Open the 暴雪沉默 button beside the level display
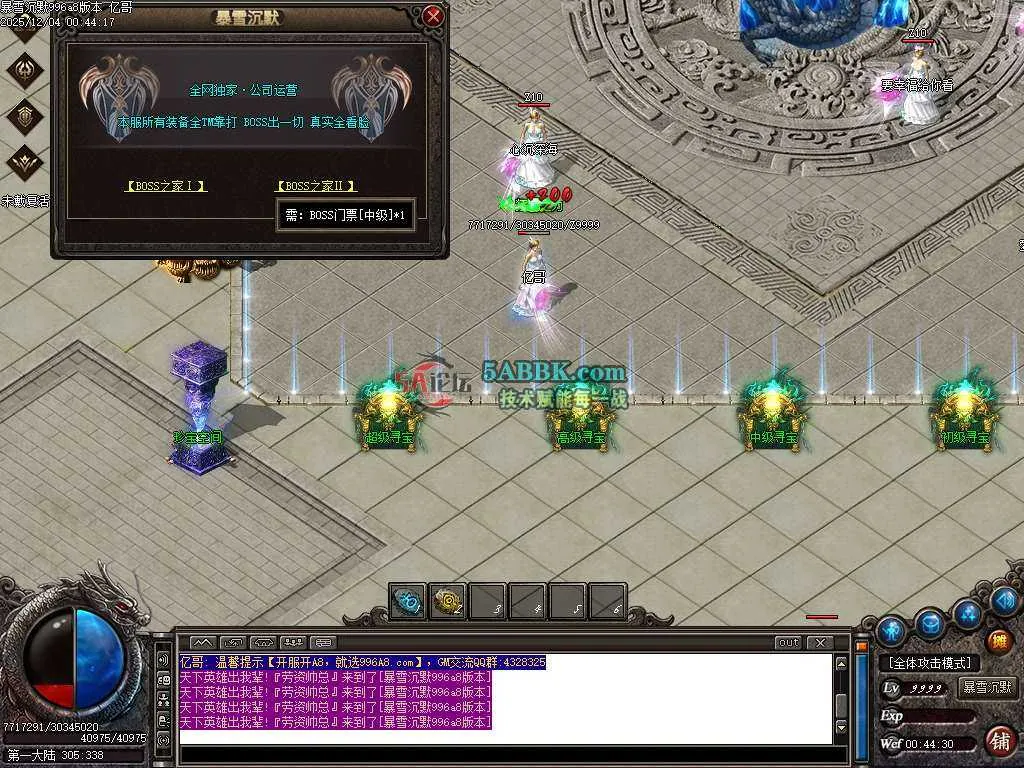This screenshot has width=1024, height=768. (x=987, y=688)
